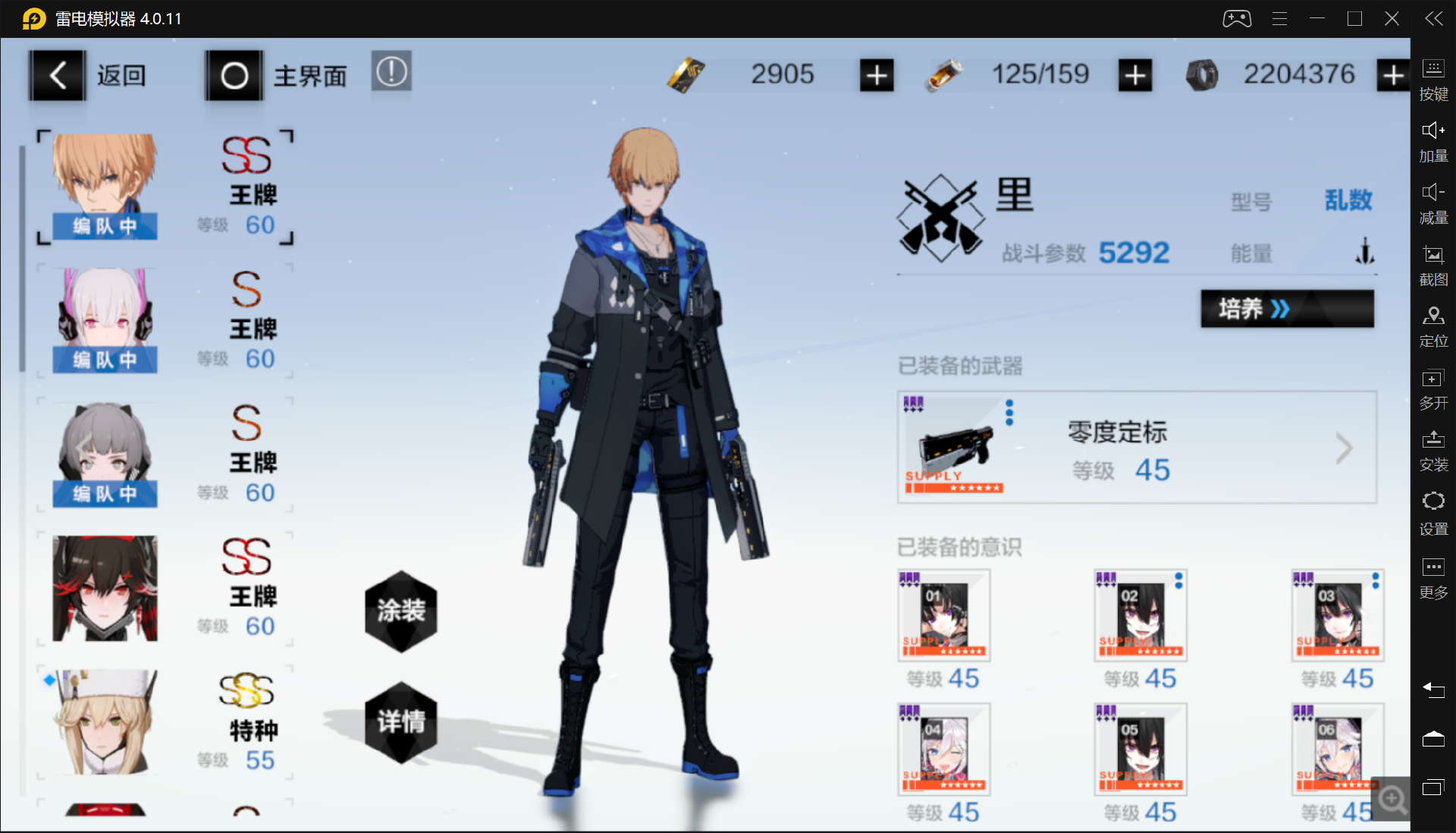View the 详情 details hexagon button
This screenshot has width=1456, height=833.
(x=401, y=721)
